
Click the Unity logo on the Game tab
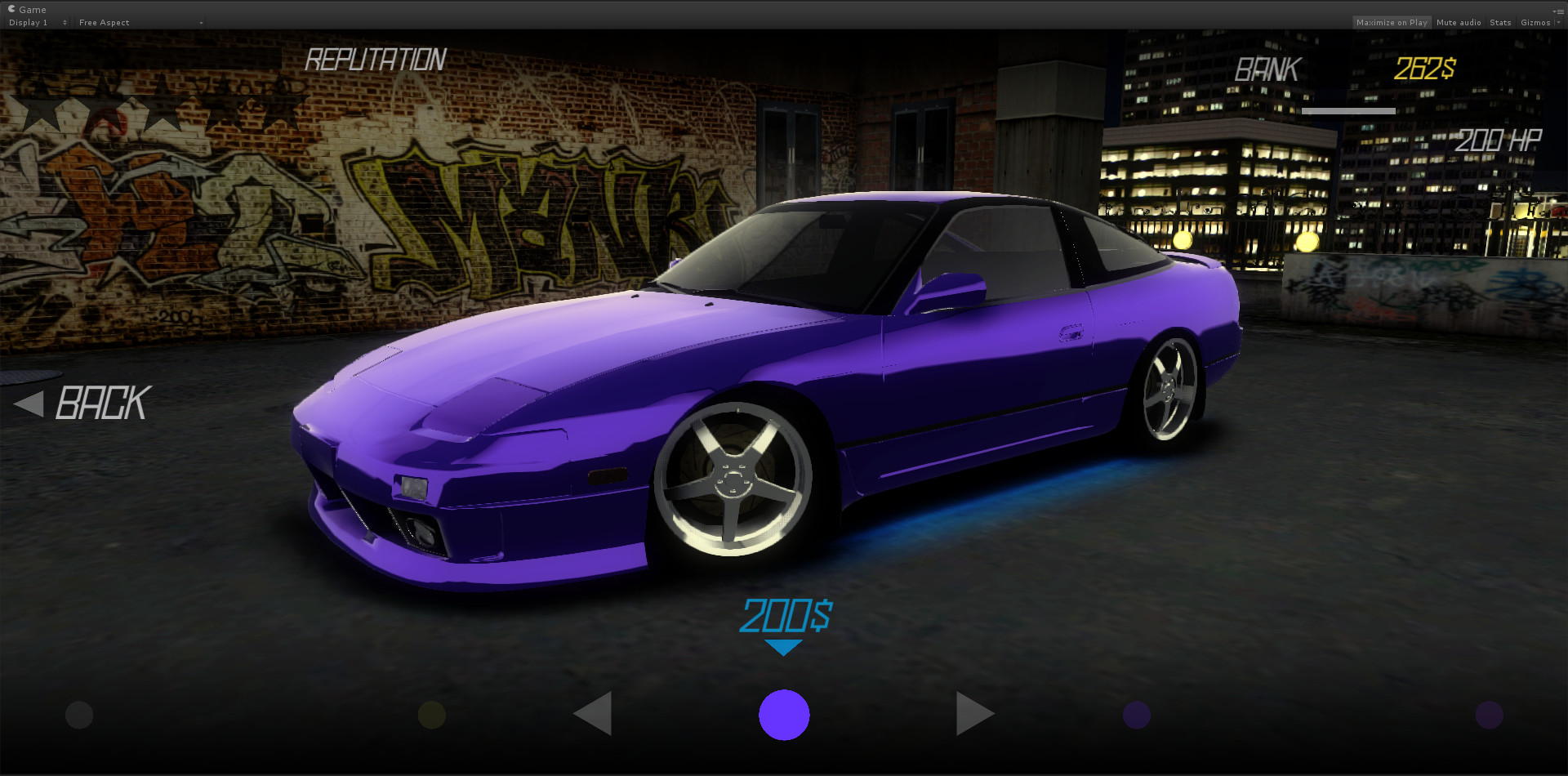coord(11,9)
